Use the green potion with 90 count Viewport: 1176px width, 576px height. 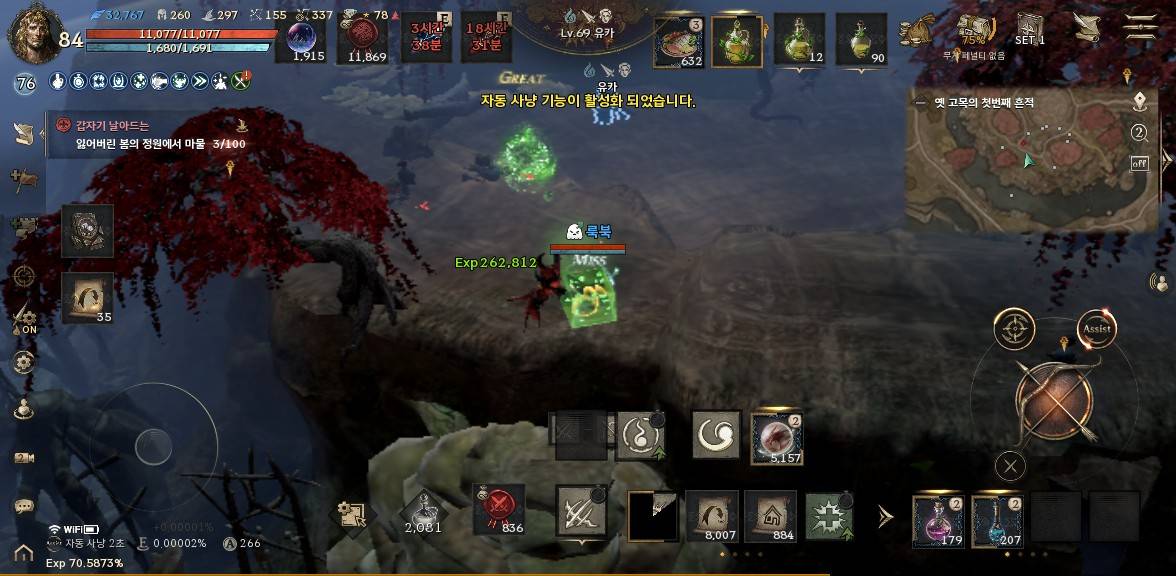pyautogui.click(x=861, y=40)
